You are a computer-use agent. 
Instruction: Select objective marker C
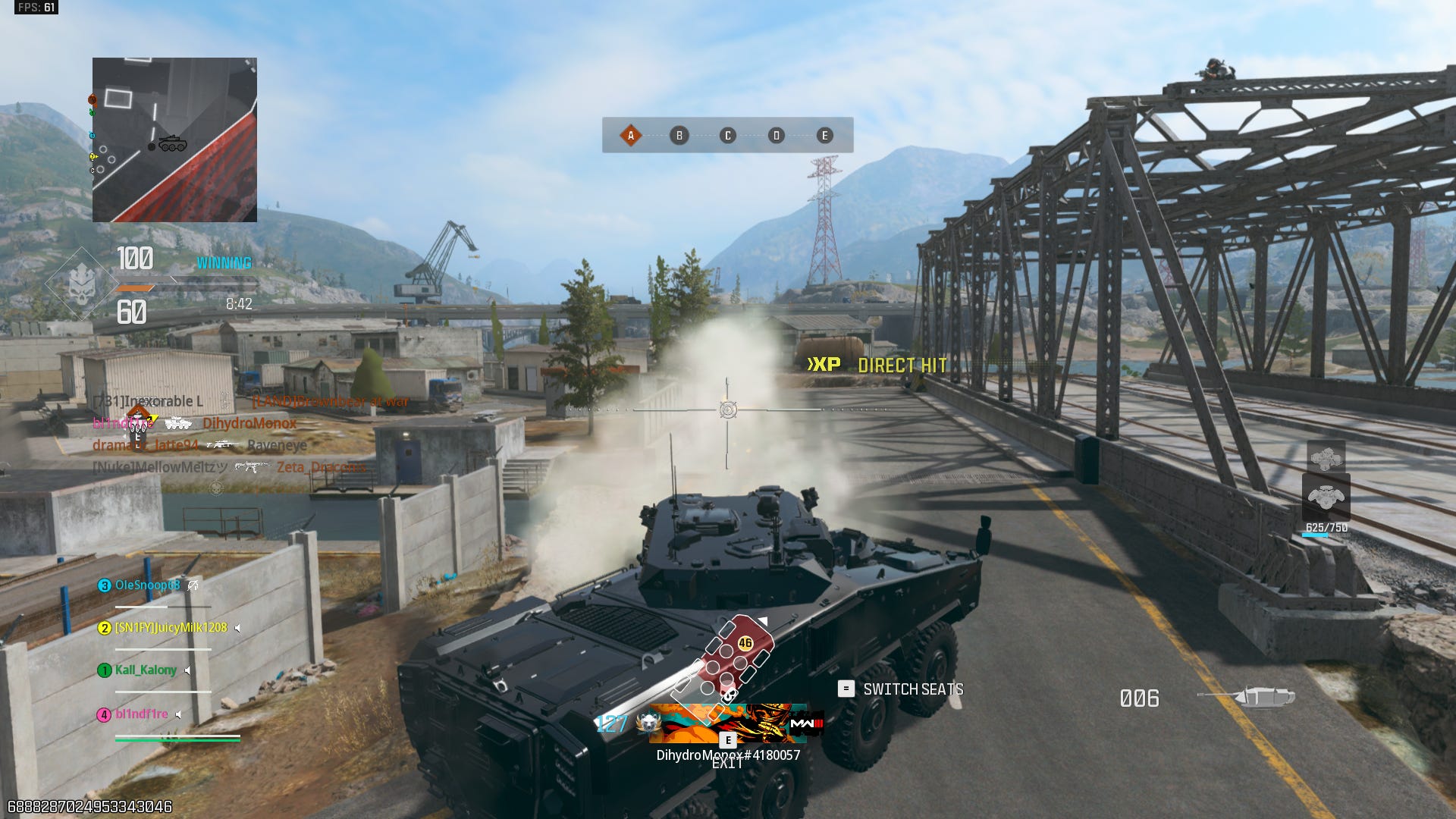tap(728, 136)
